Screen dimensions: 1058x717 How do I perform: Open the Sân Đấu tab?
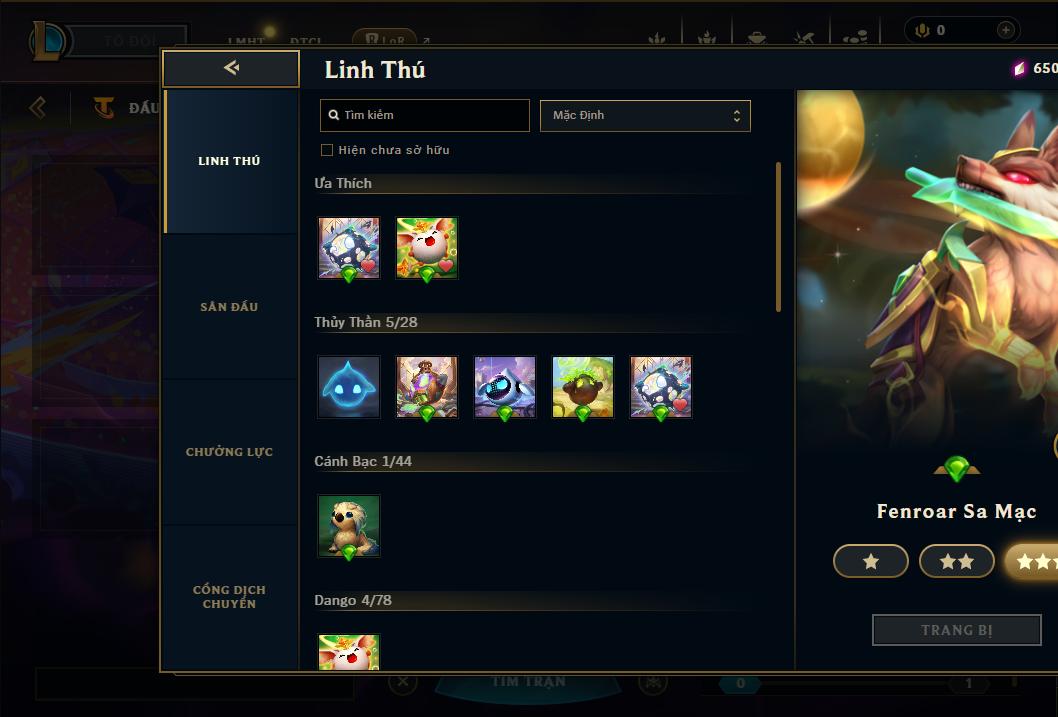coord(229,307)
